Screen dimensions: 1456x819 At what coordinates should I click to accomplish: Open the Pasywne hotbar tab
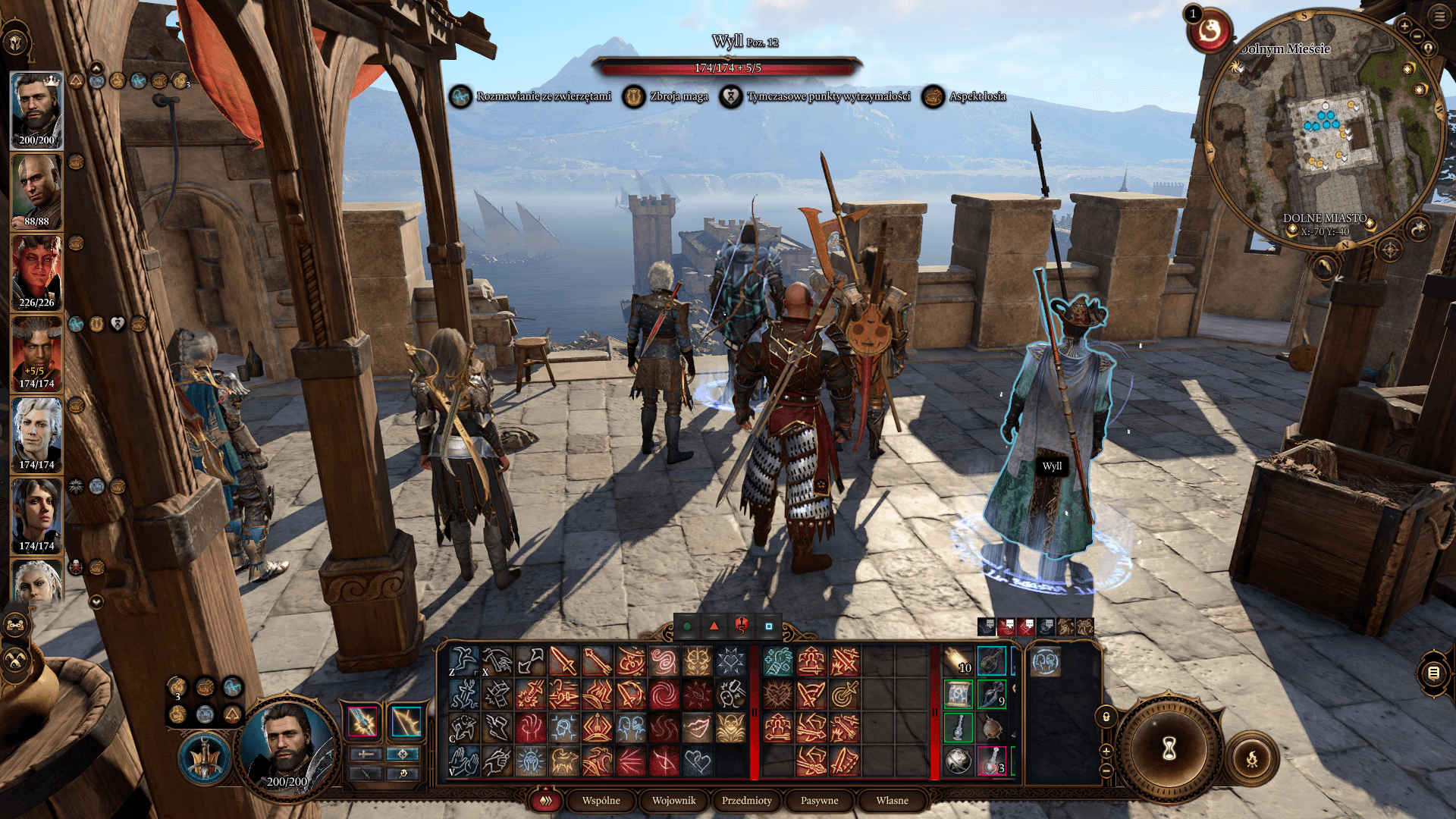[x=819, y=800]
